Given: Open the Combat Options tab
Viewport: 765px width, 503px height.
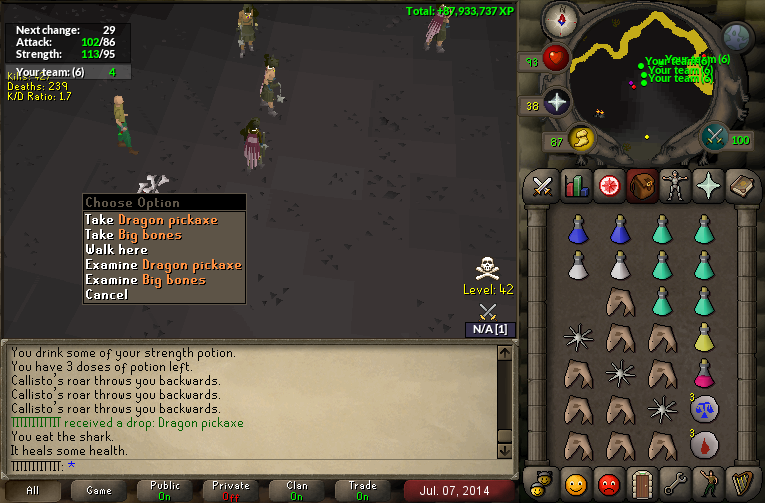Looking at the screenshot, I should [542, 186].
